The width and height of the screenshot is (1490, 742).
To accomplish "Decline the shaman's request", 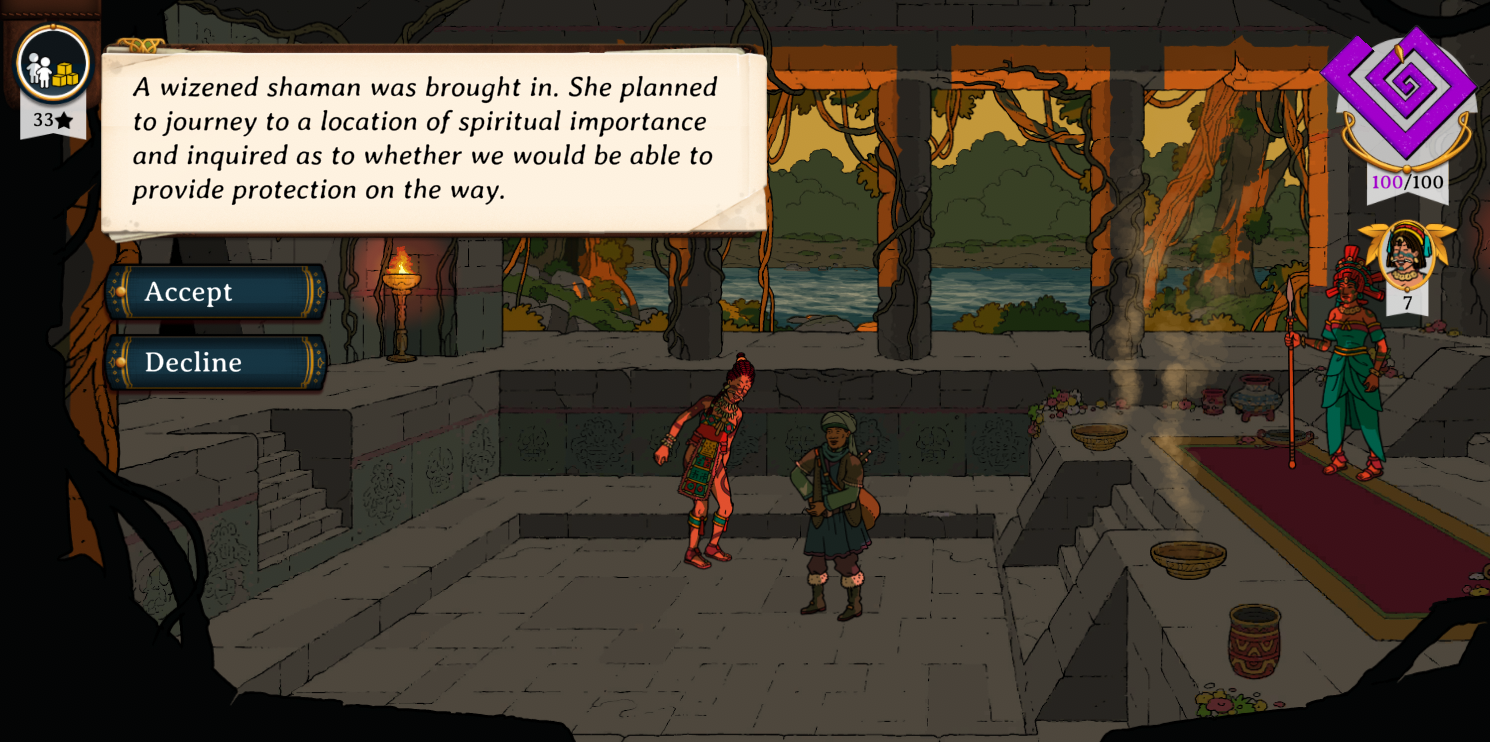I will (216, 362).
